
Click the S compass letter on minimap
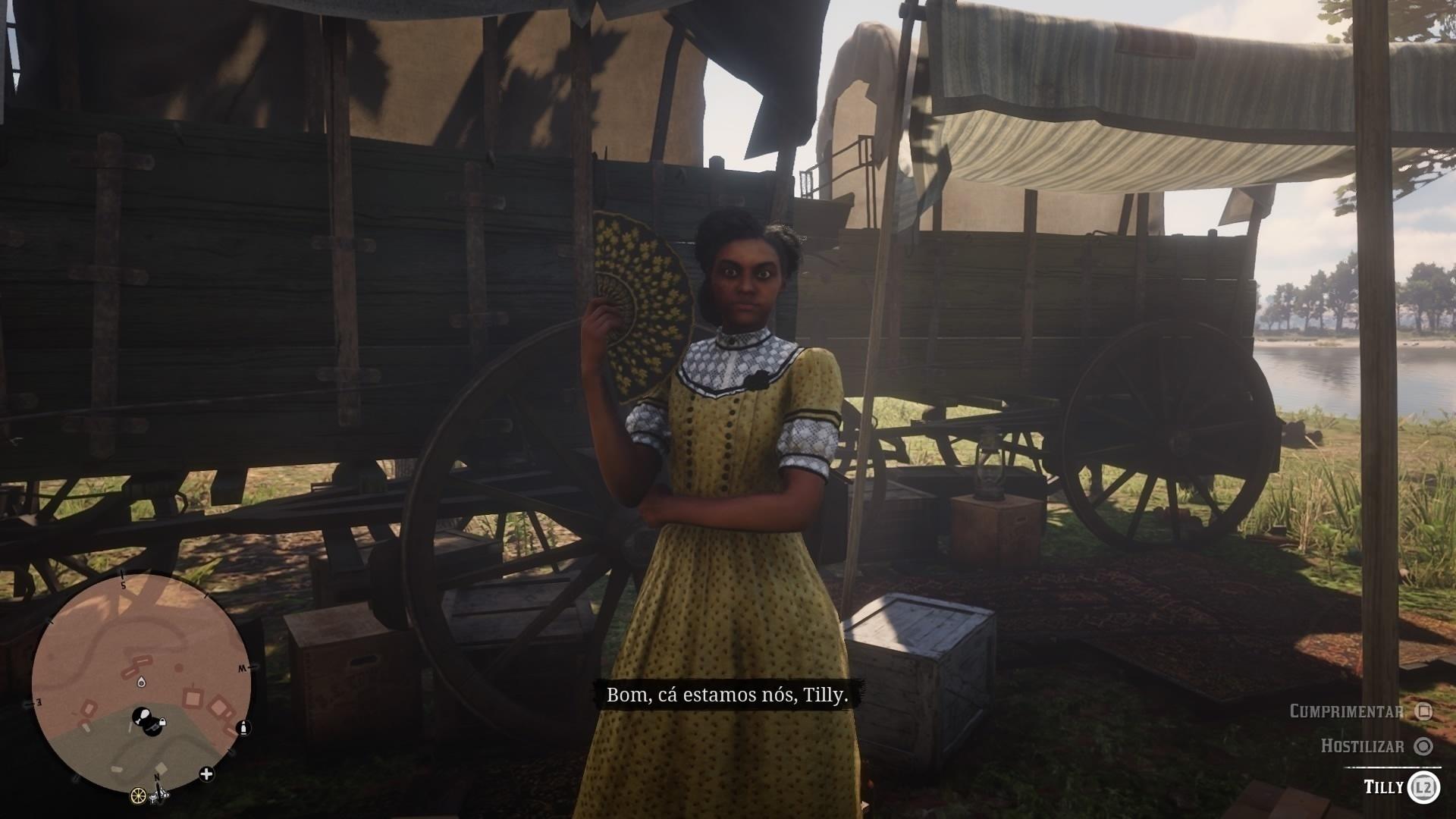pyautogui.click(x=124, y=585)
